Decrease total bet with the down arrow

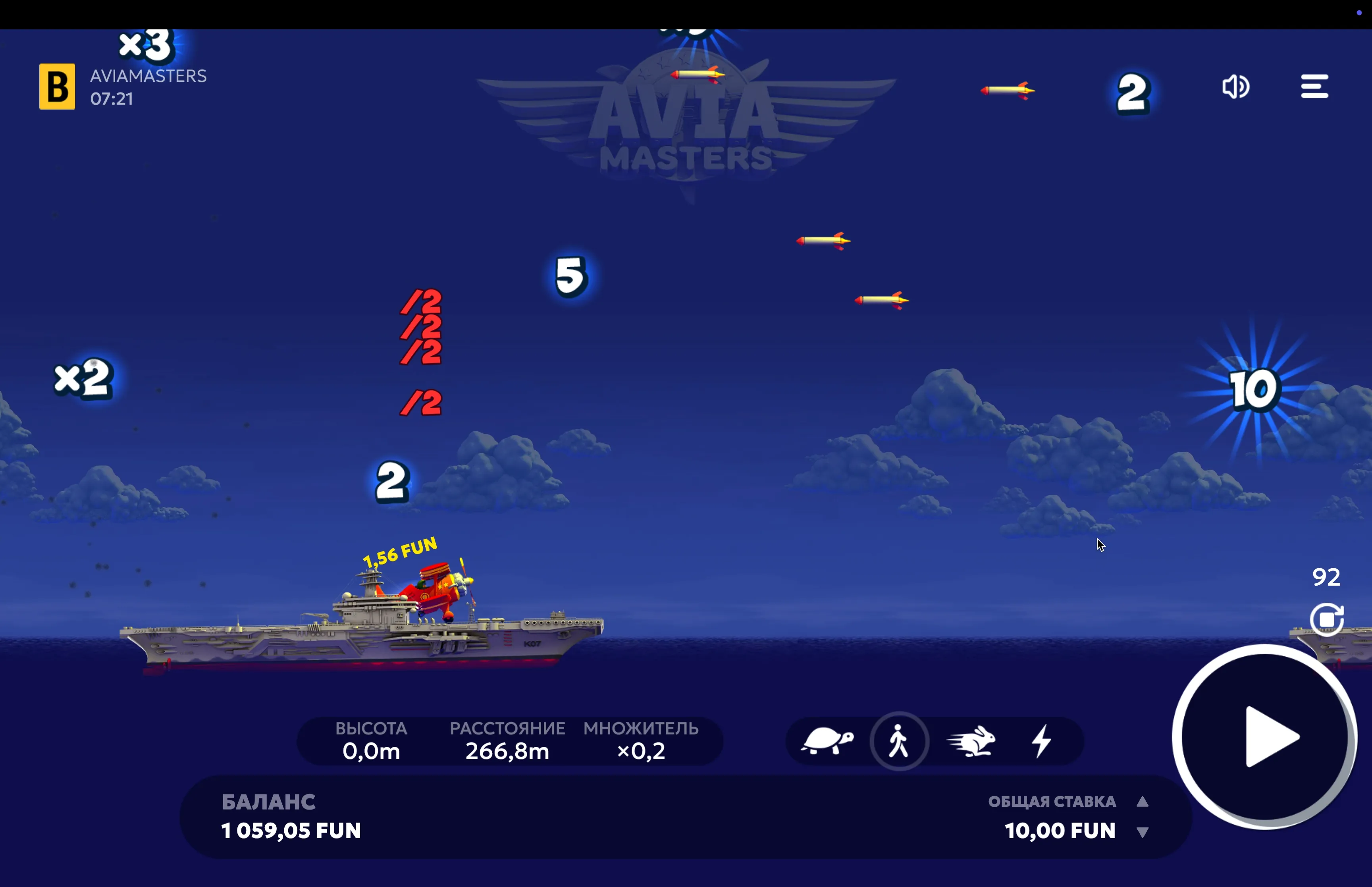(1143, 832)
